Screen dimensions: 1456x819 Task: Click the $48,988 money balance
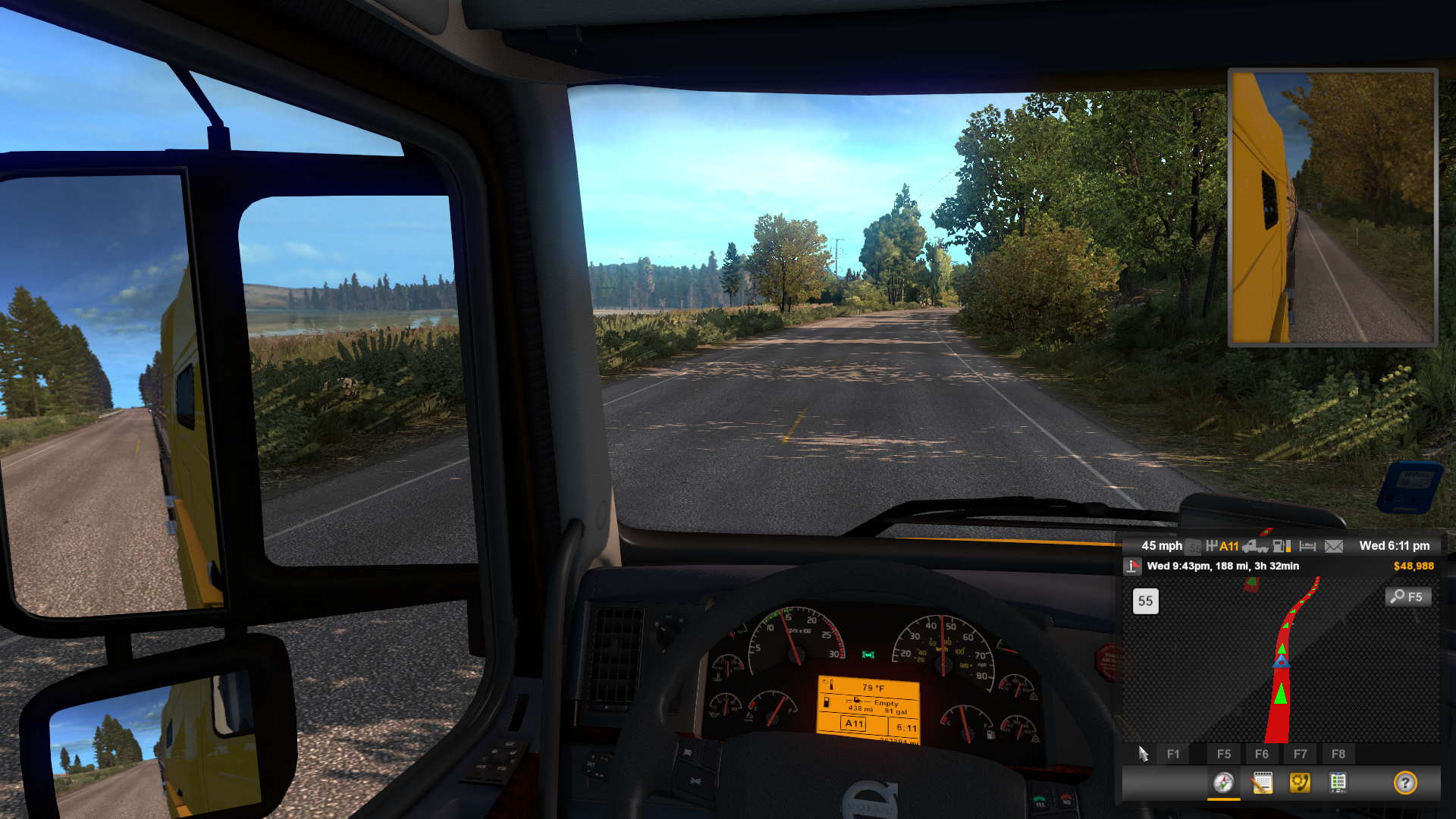pos(1413,566)
